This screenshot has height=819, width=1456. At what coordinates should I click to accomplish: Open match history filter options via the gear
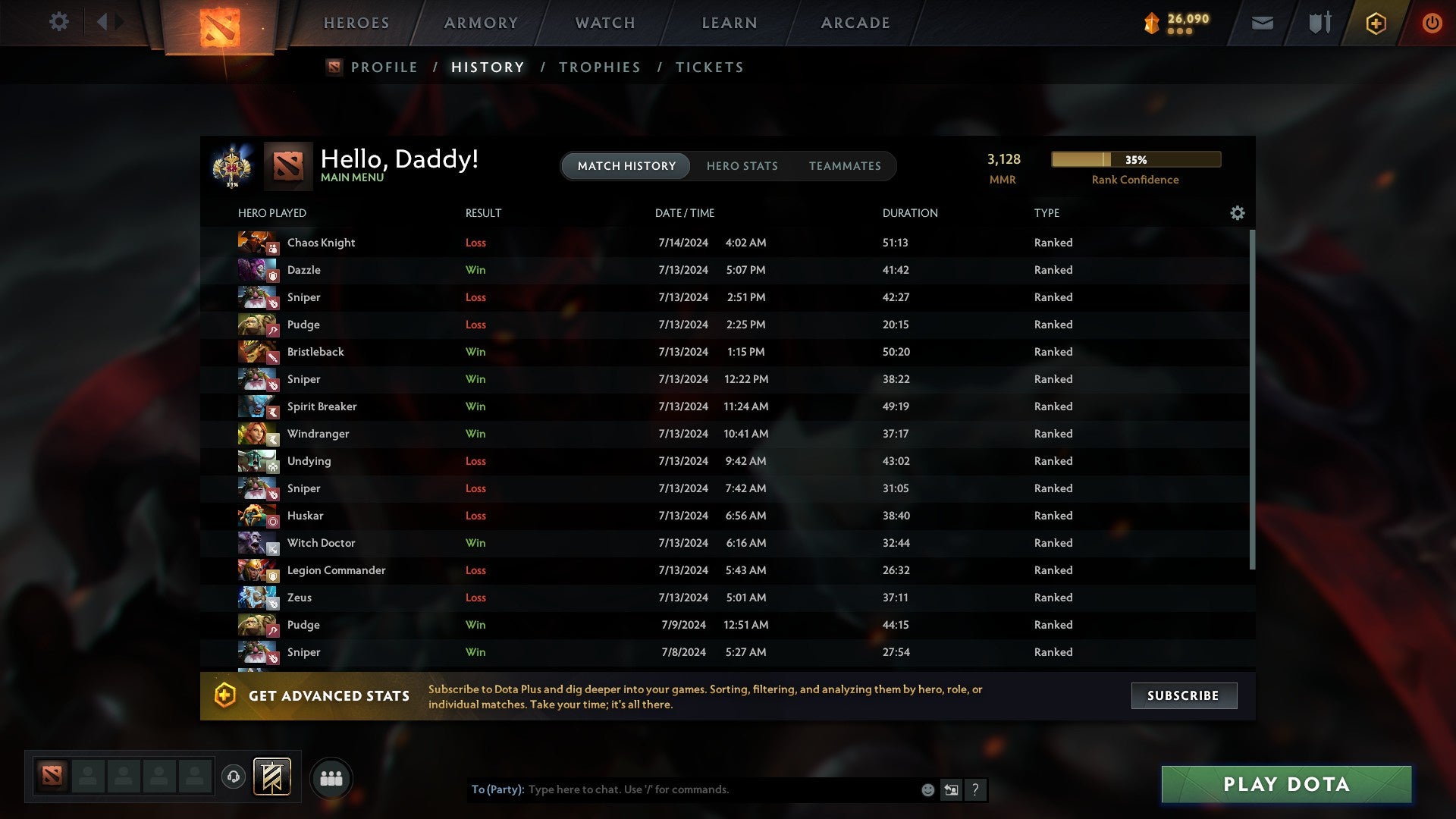pos(1237,213)
